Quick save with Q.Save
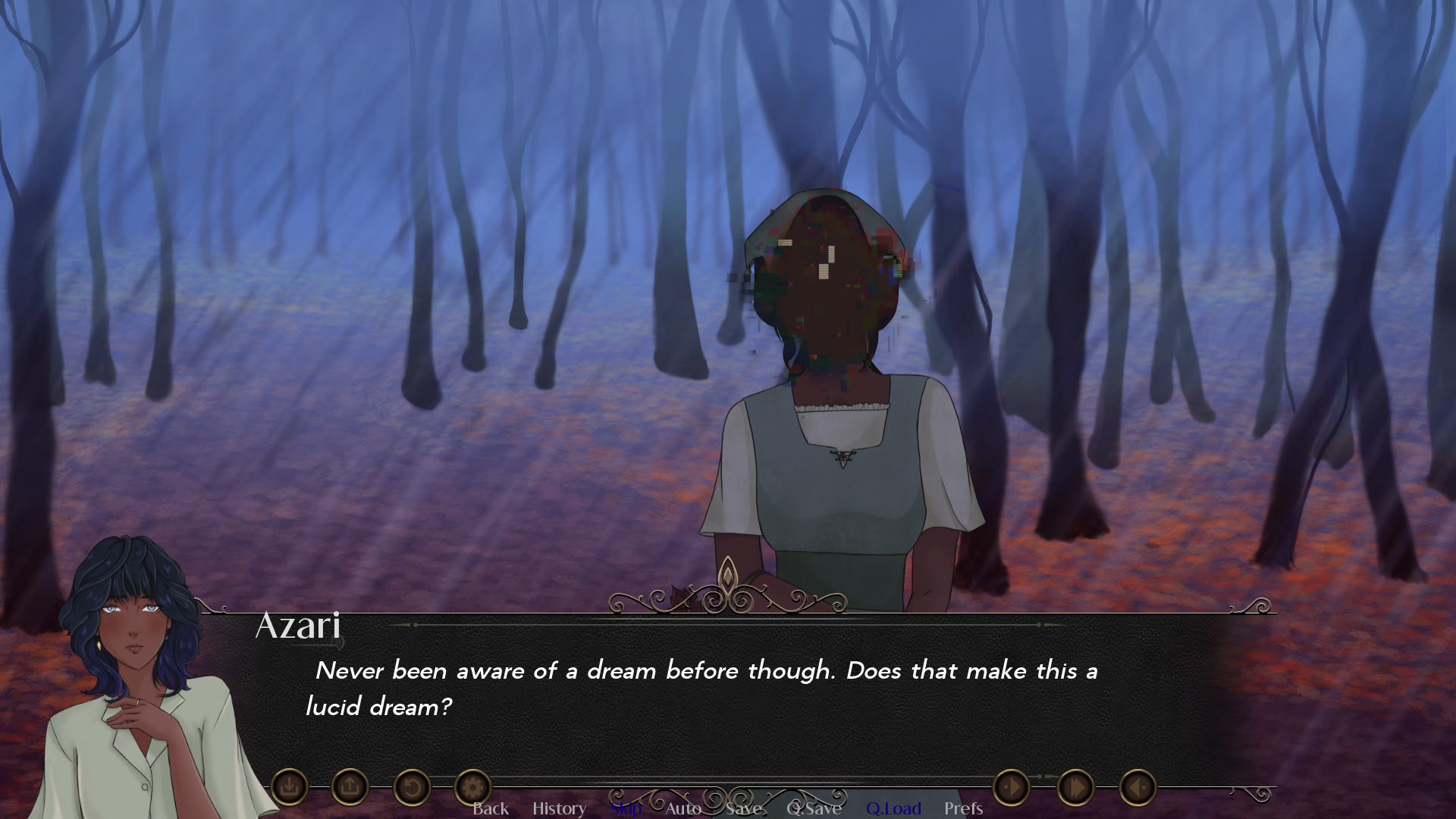The image size is (1456, 819). (814, 808)
